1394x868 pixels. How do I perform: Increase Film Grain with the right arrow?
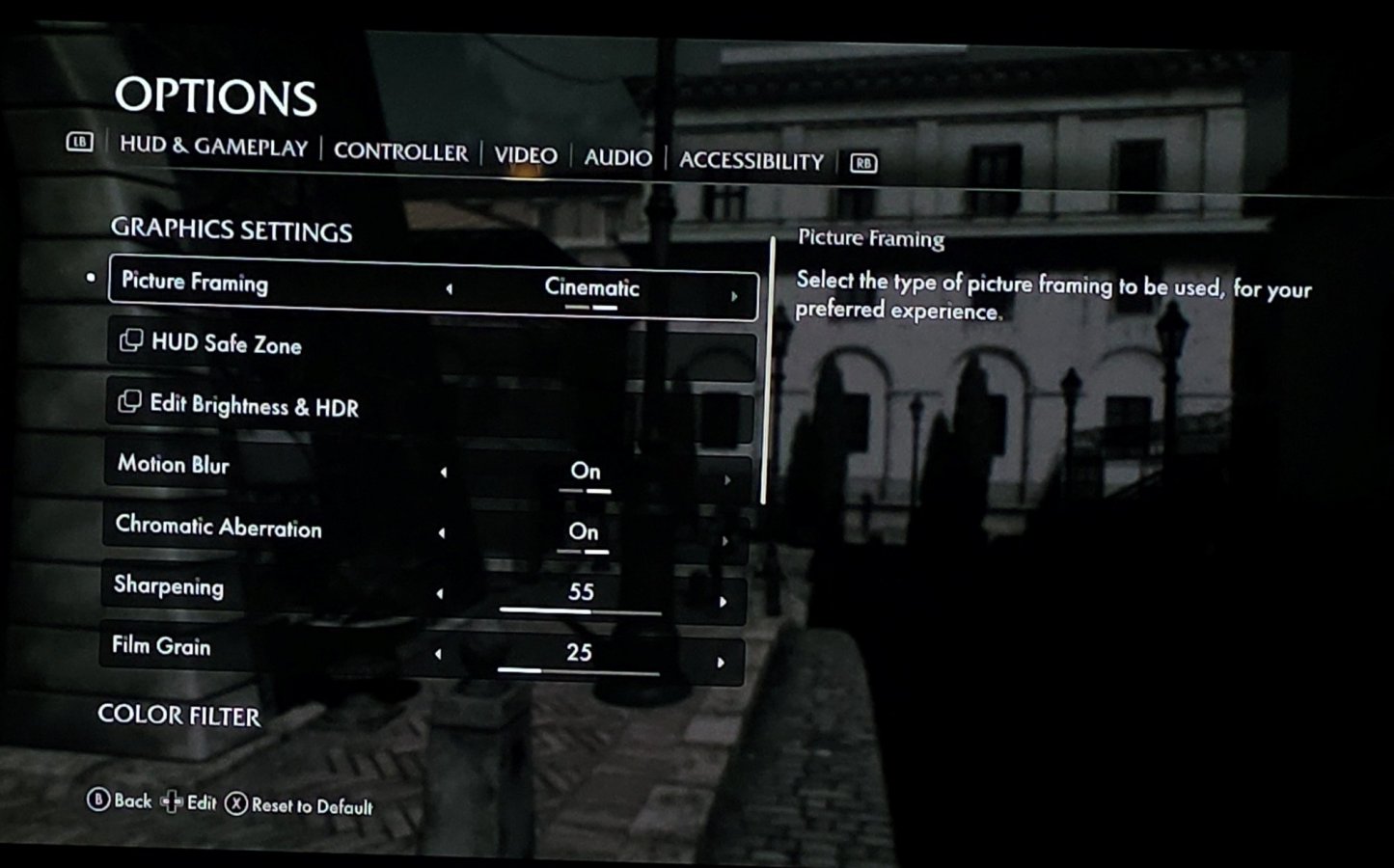click(721, 663)
